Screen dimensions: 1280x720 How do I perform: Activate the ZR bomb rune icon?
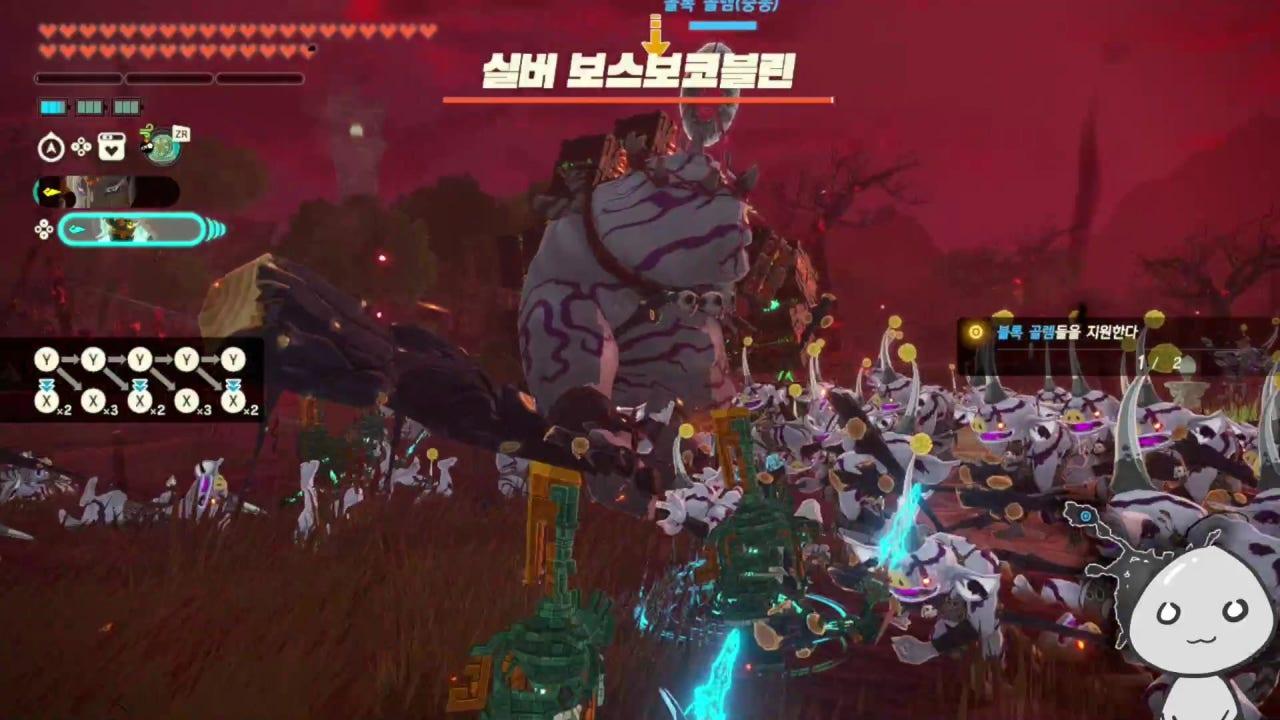point(160,146)
